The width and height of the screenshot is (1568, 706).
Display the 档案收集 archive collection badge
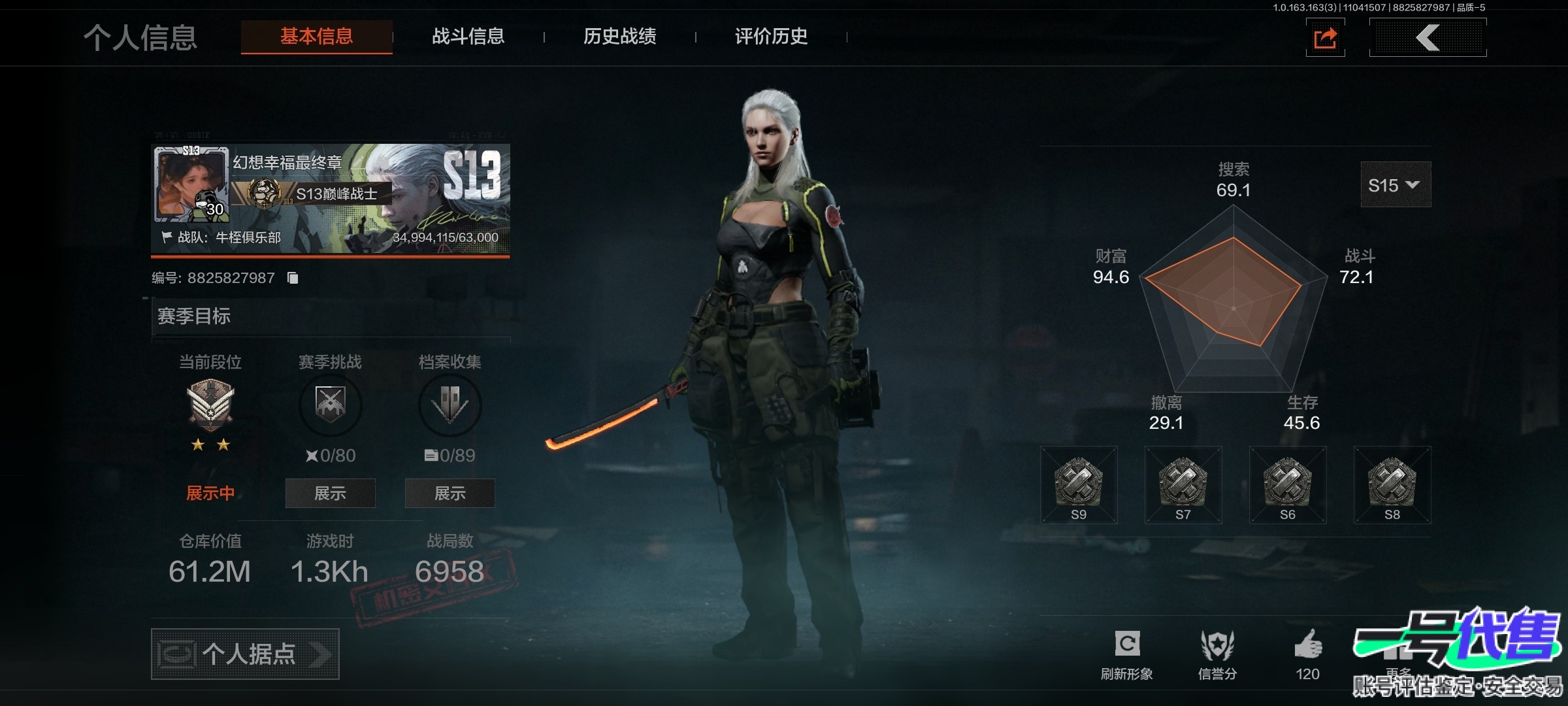pos(449,493)
